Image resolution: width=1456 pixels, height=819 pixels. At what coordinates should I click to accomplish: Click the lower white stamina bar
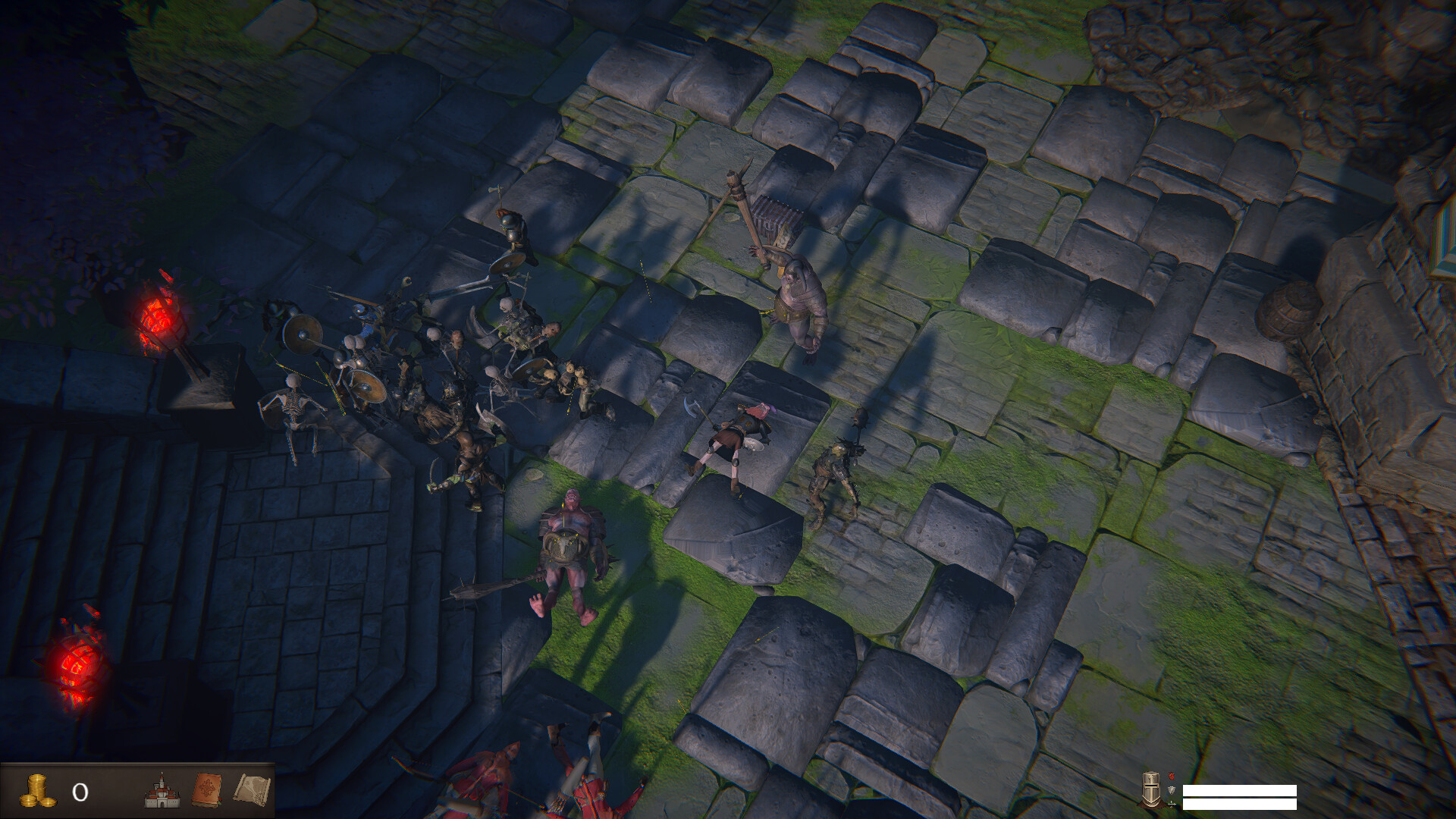coord(1240,805)
